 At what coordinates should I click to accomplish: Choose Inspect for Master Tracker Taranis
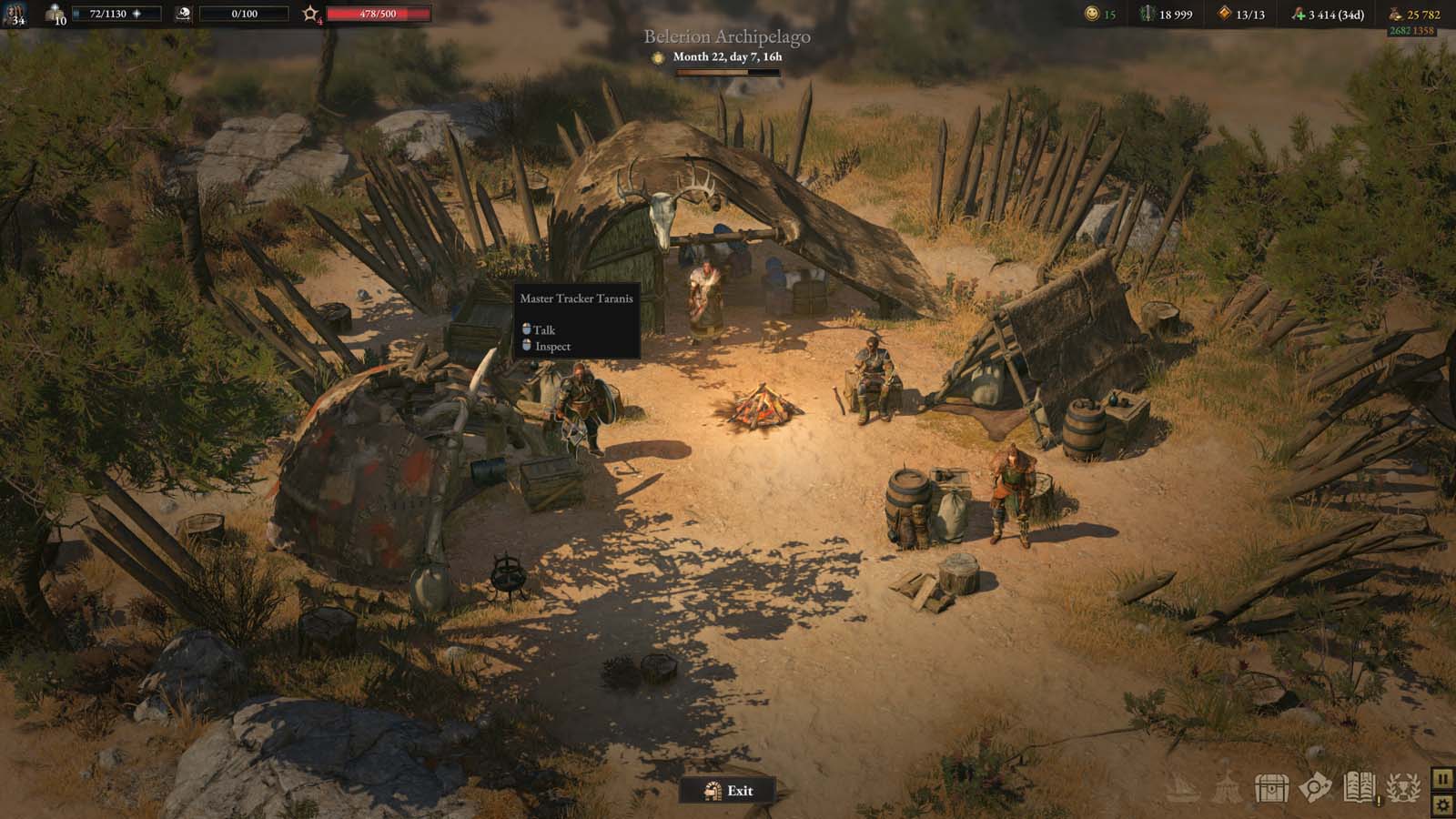[551, 347]
